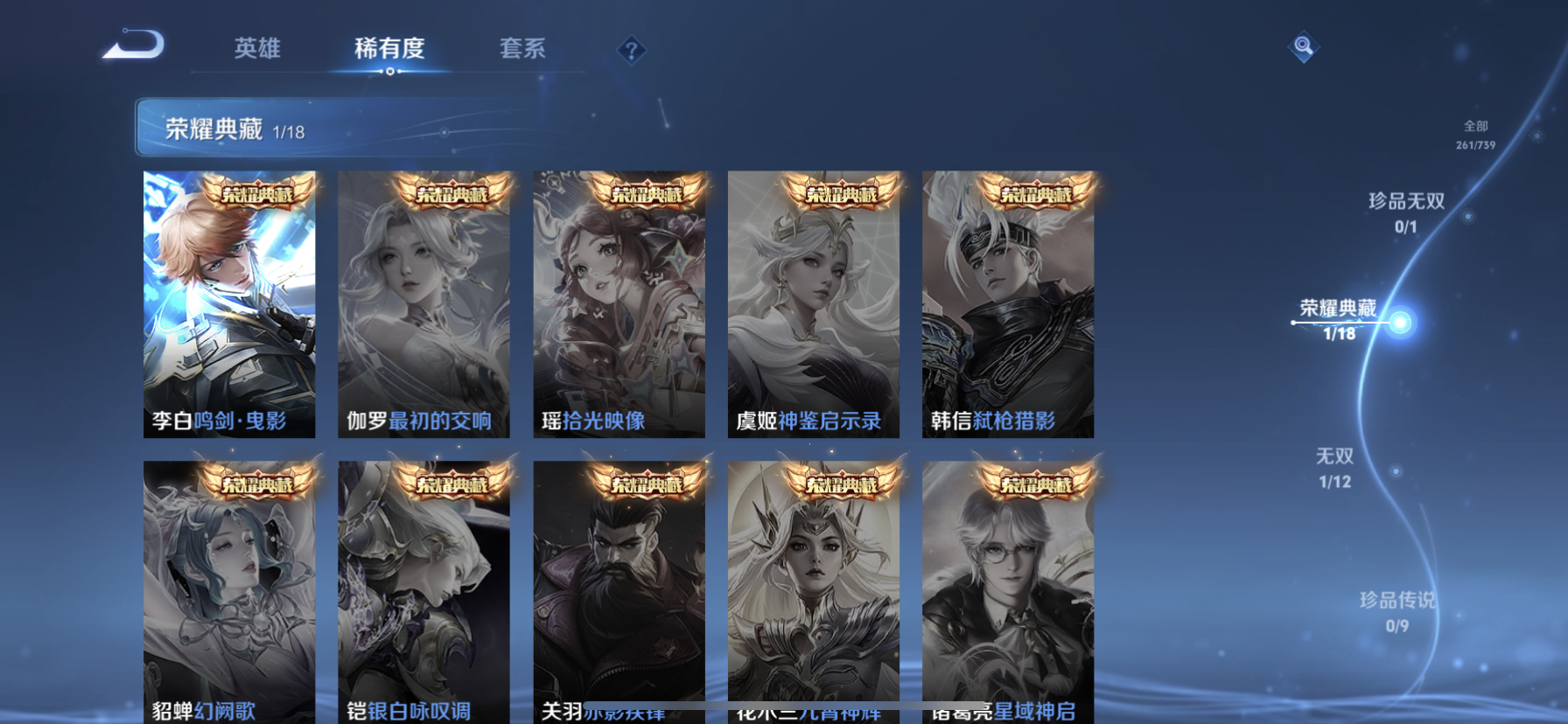Open the question mark help icon
Image resolution: width=1568 pixels, height=724 pixels.
(x=631, y=51)
